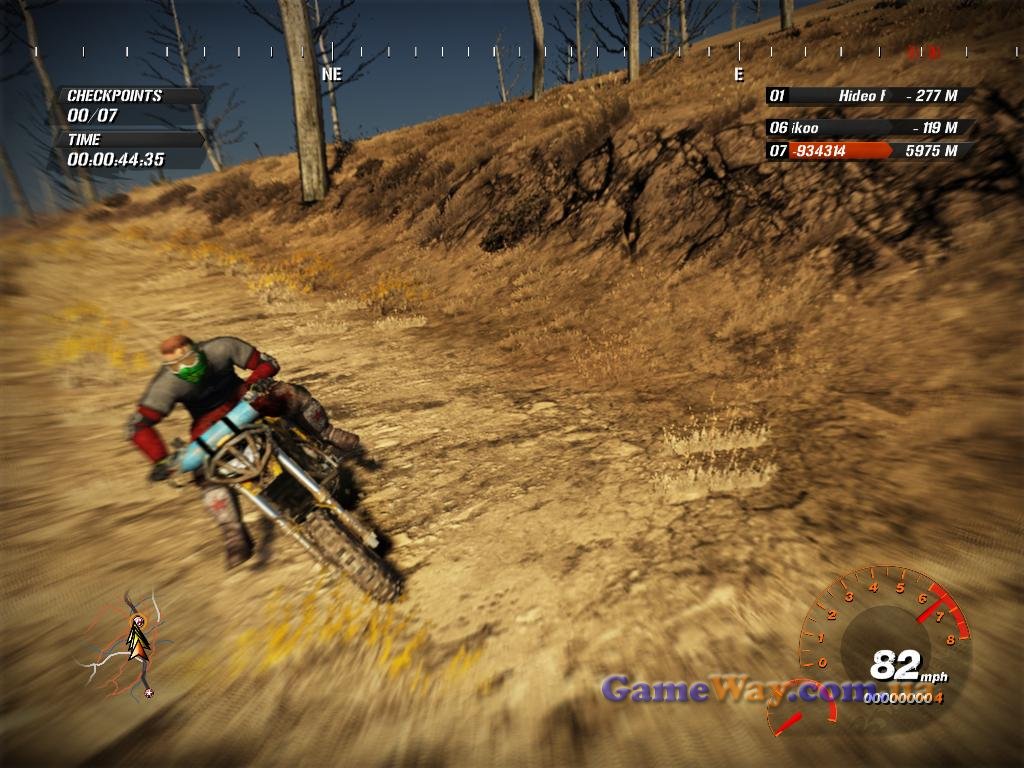Click the NE marker on the compass

pos(331,74)
